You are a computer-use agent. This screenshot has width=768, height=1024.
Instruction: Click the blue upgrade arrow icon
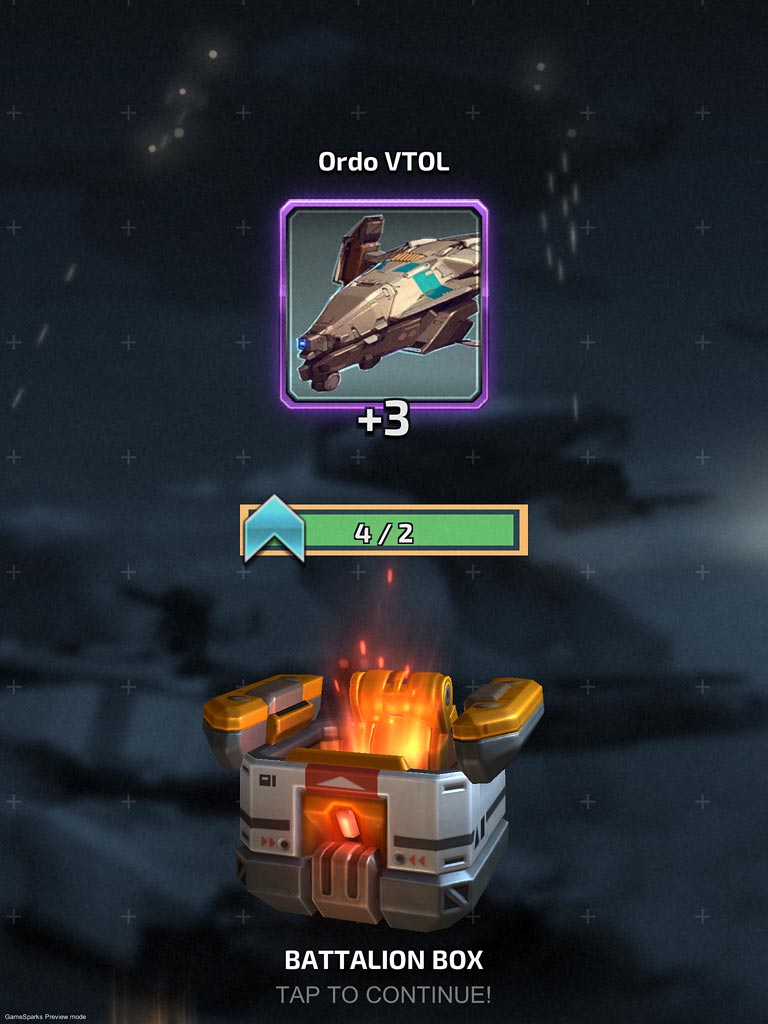point(273,530)
